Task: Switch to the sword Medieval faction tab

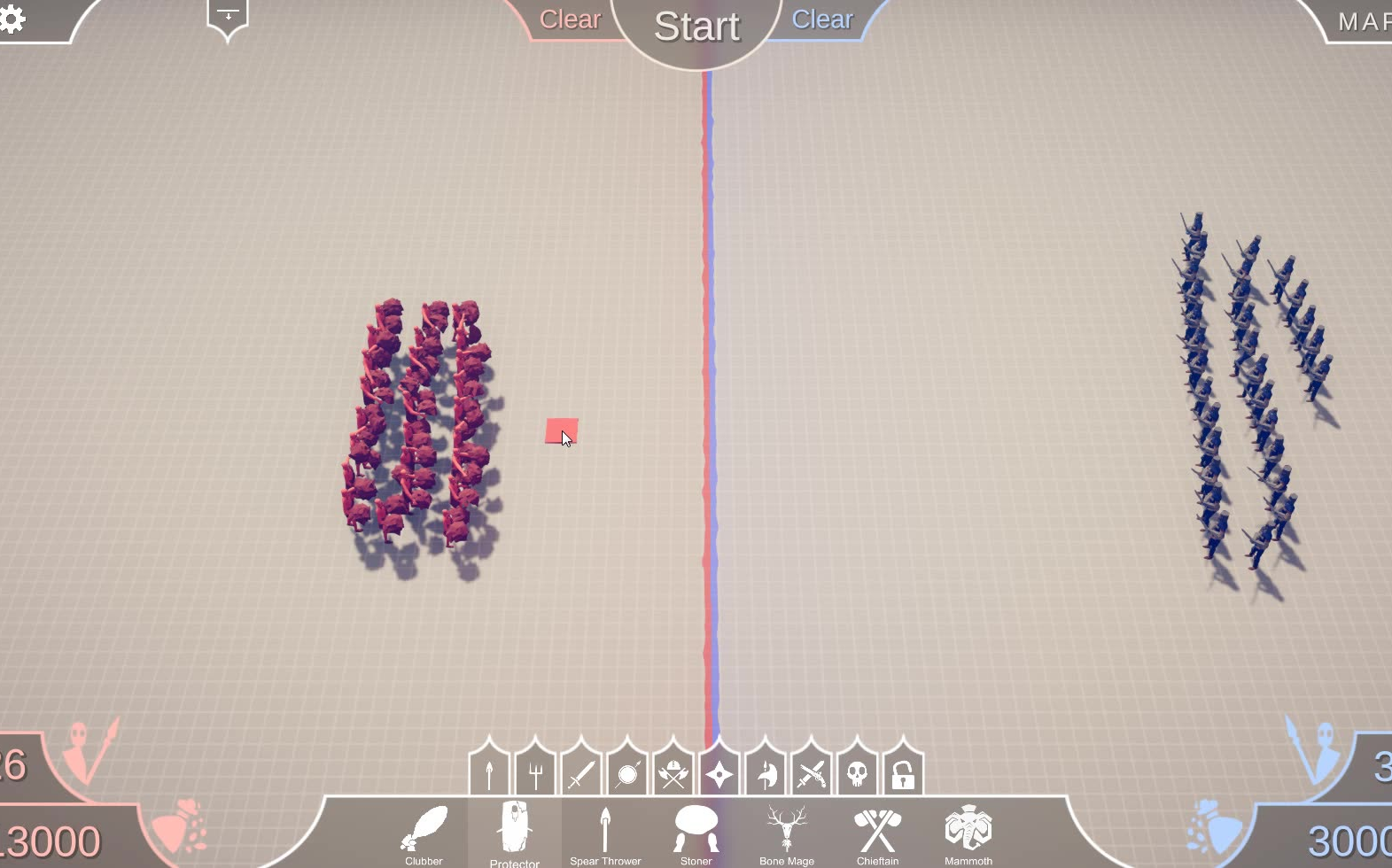Action: pos(580,772)
